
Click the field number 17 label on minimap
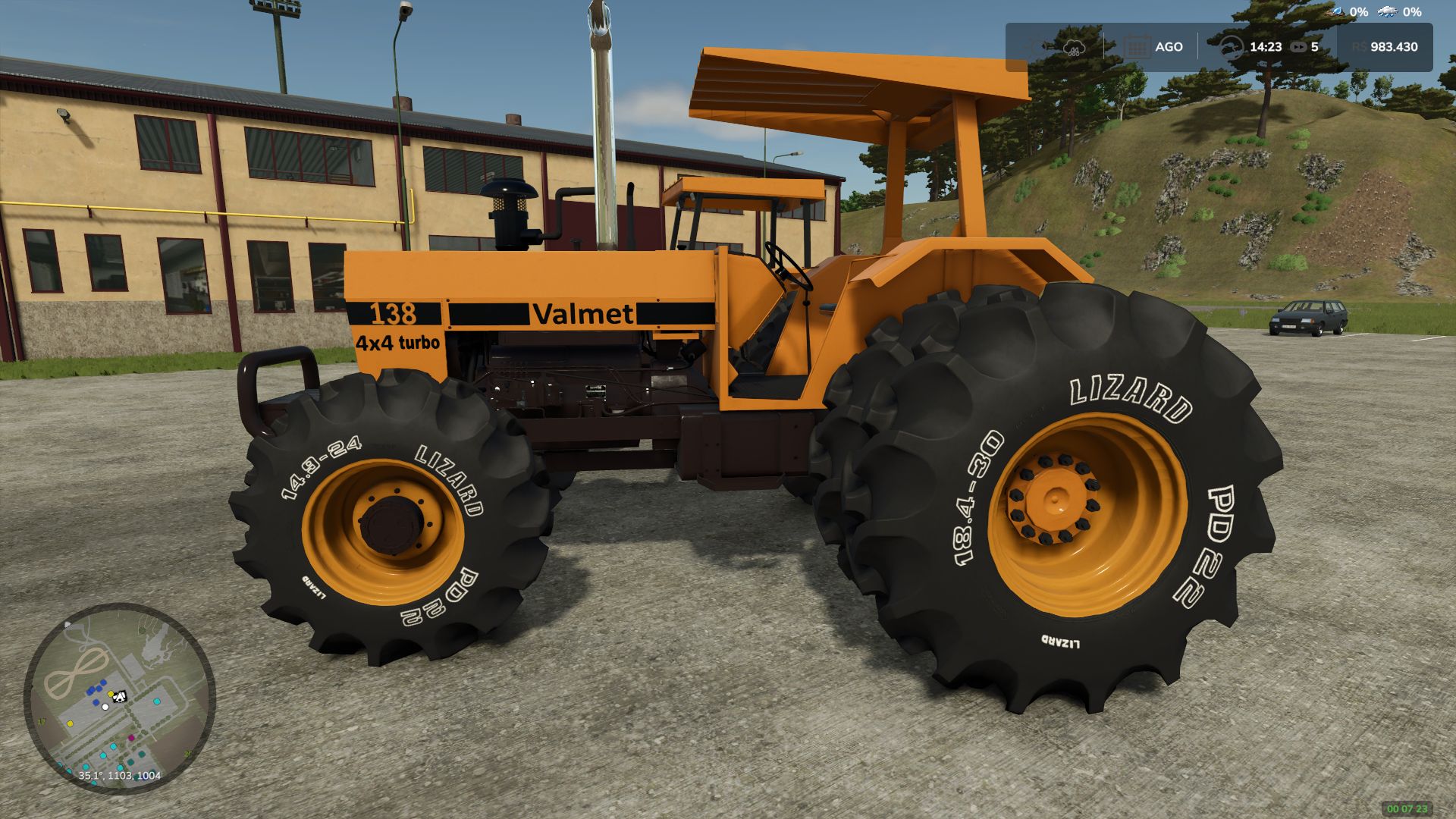coord(41,720)
